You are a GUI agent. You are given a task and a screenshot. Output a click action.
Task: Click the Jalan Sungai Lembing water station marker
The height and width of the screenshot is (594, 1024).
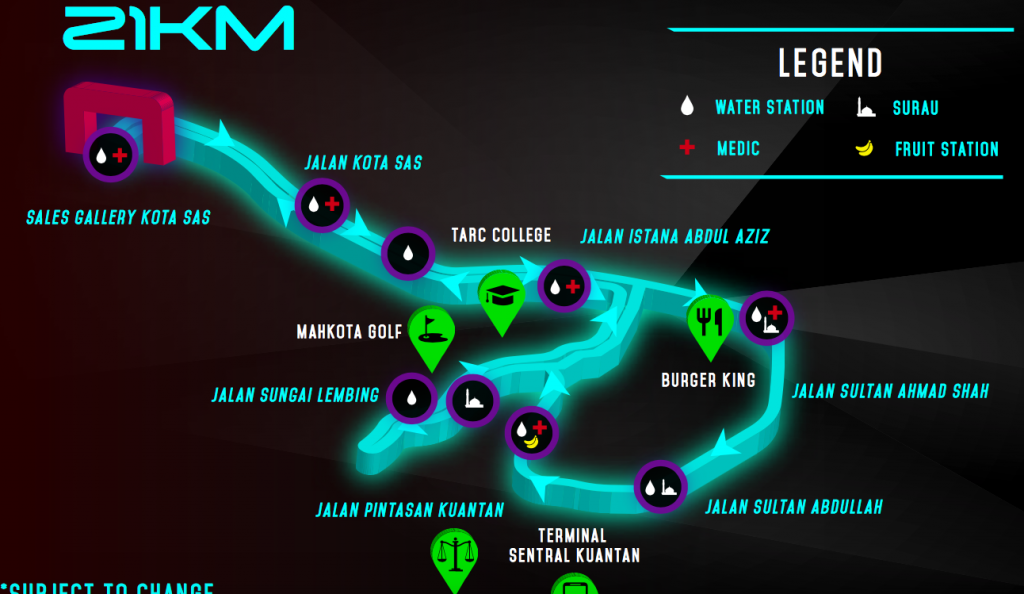tap(412, 398)
